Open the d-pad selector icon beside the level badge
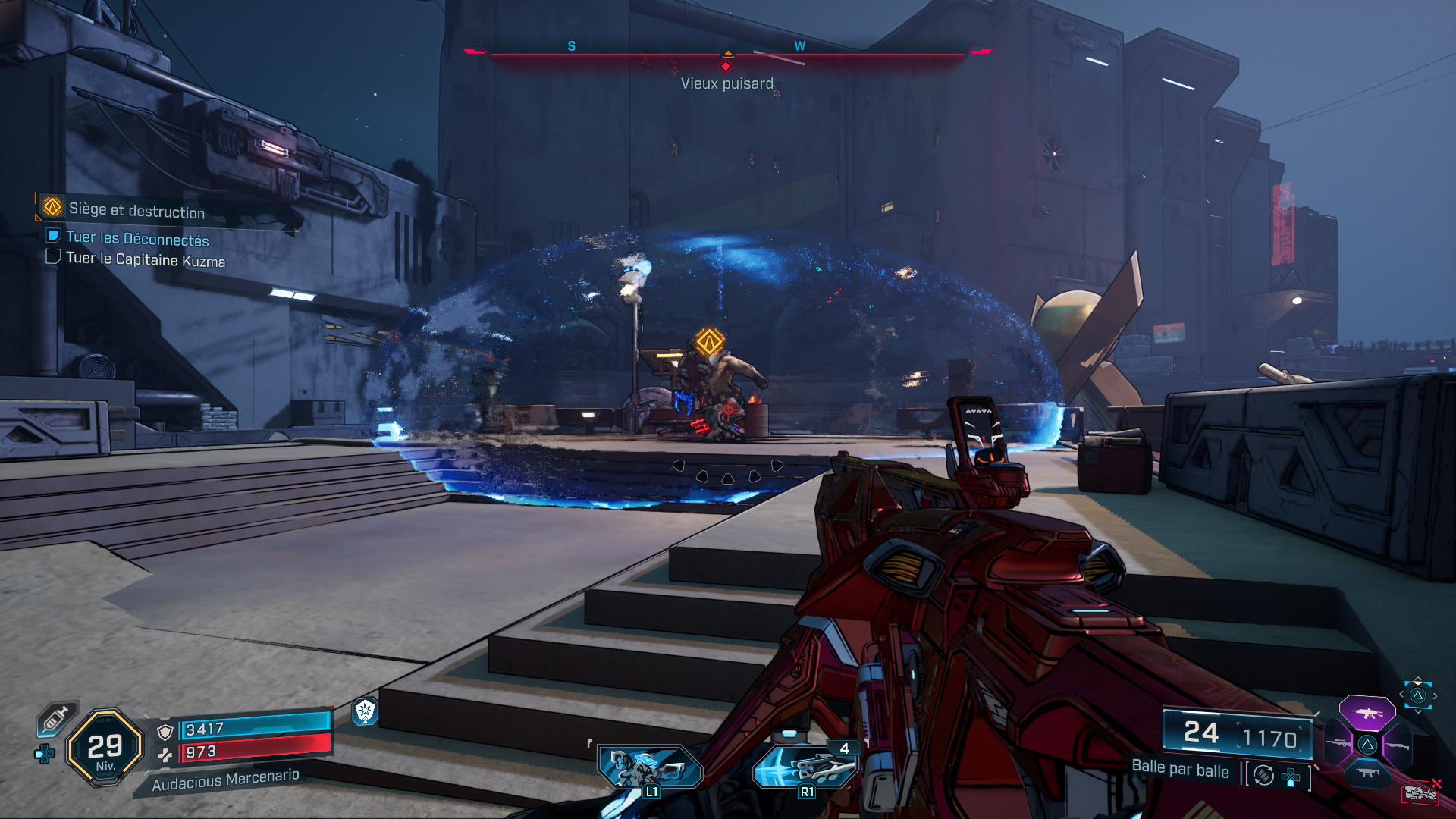 click(x=45, y=754)
